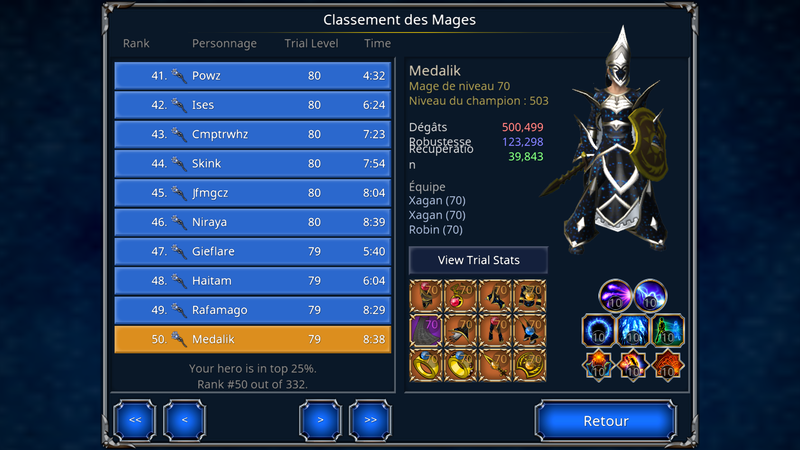Screen dimensions: 800x450
Task: Go to the previous ranking page
Action: point(184,420)
